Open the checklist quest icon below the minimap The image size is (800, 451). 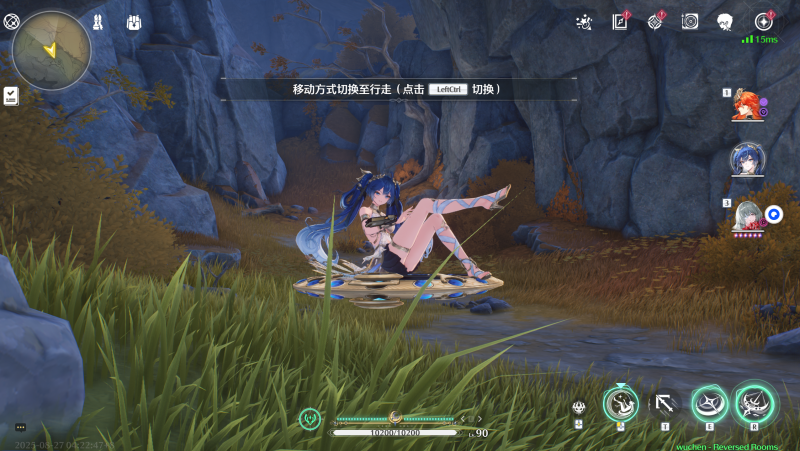coord(11,95)
